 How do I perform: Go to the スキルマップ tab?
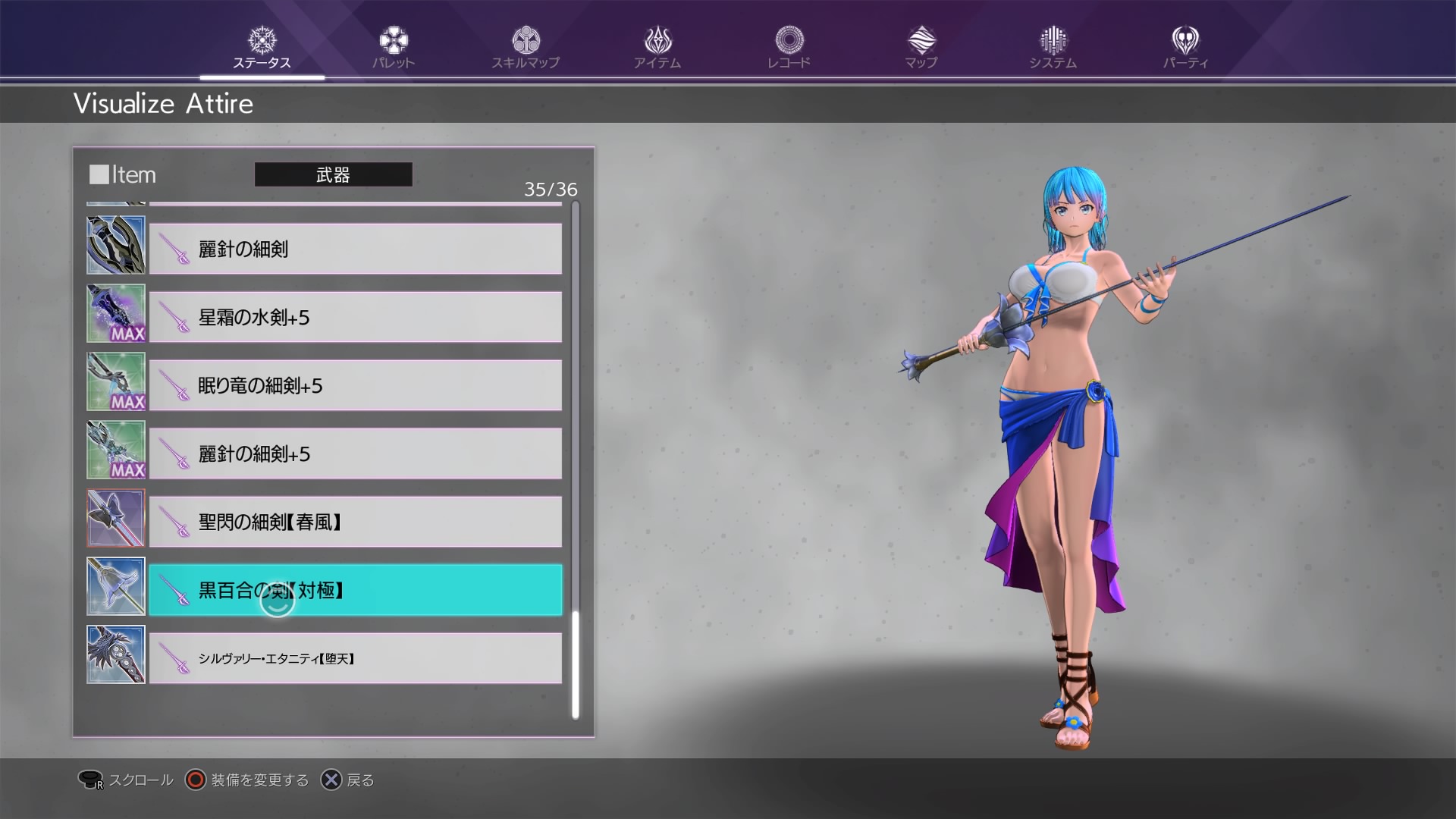(525, 48)
